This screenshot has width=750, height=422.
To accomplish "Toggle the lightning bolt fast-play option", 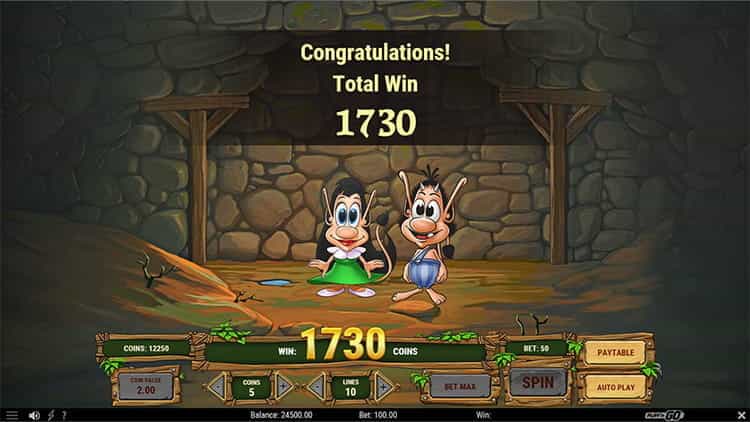I will point(50,415).
